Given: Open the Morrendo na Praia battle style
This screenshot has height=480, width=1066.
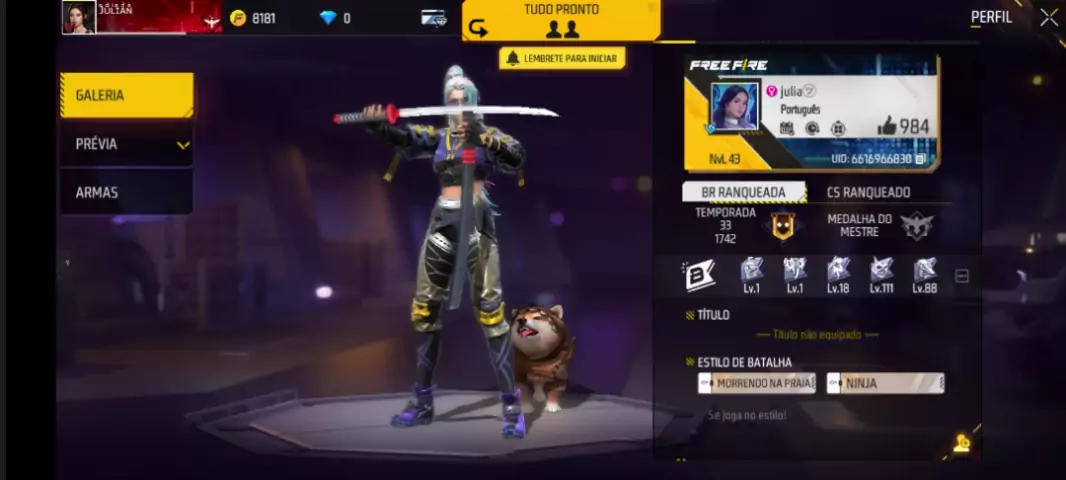Looking at the screenshot, I should [757, 383].
